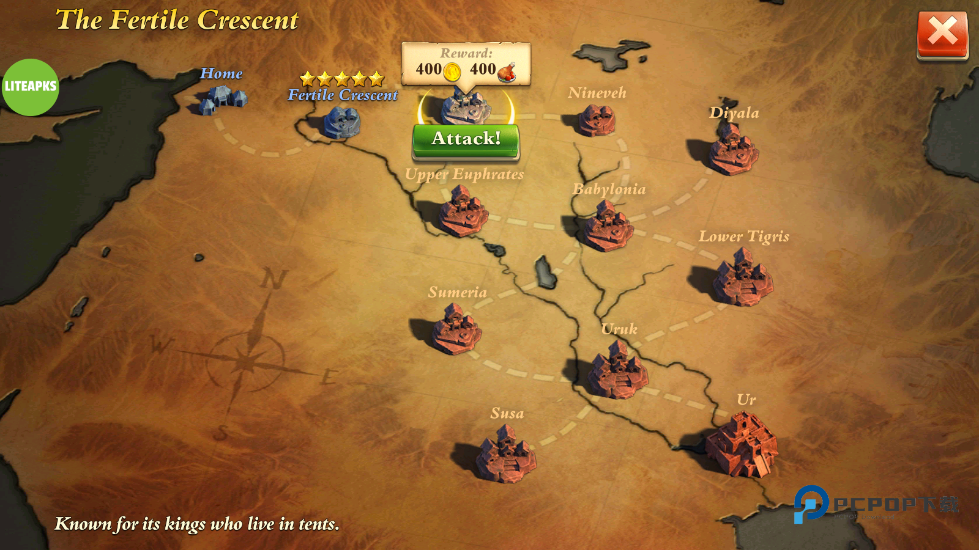Screen dimensions: 979x550
Task: Click the green LITEAPKS badge
Action: (30, 87)
